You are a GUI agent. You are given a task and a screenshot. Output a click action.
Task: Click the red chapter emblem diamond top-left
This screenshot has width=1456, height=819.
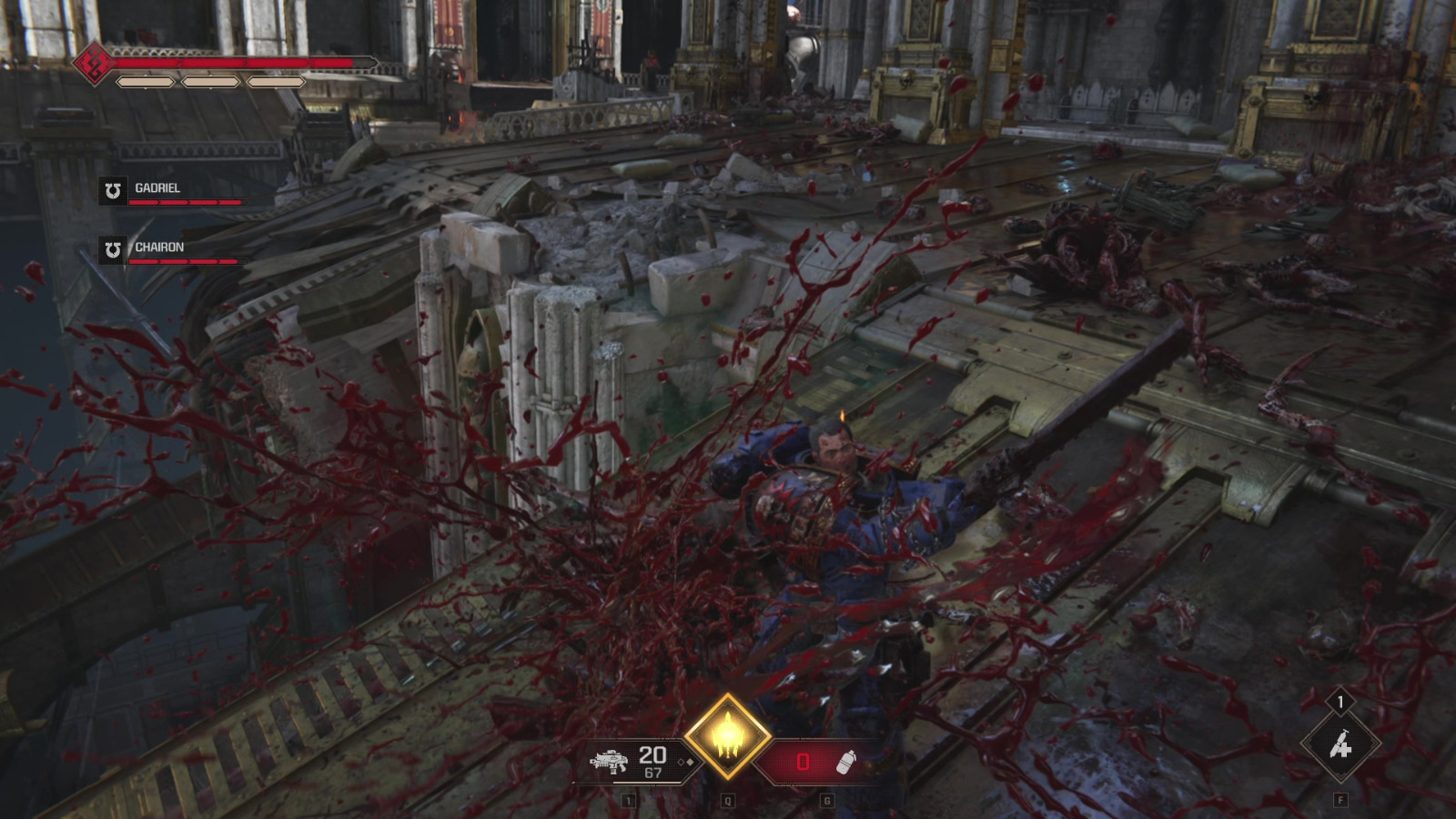(94, 63)
